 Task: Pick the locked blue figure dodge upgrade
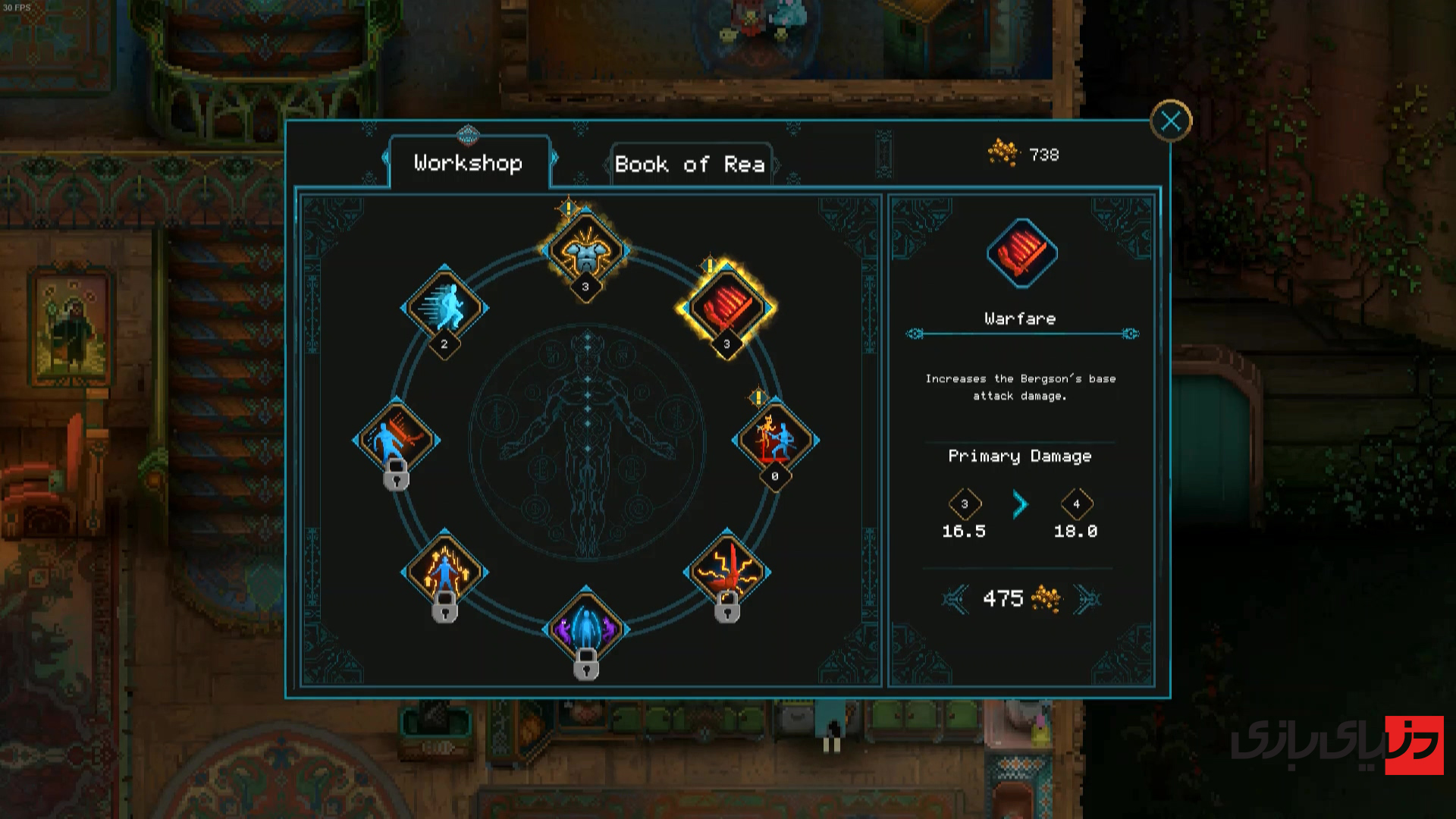(396, 439)
